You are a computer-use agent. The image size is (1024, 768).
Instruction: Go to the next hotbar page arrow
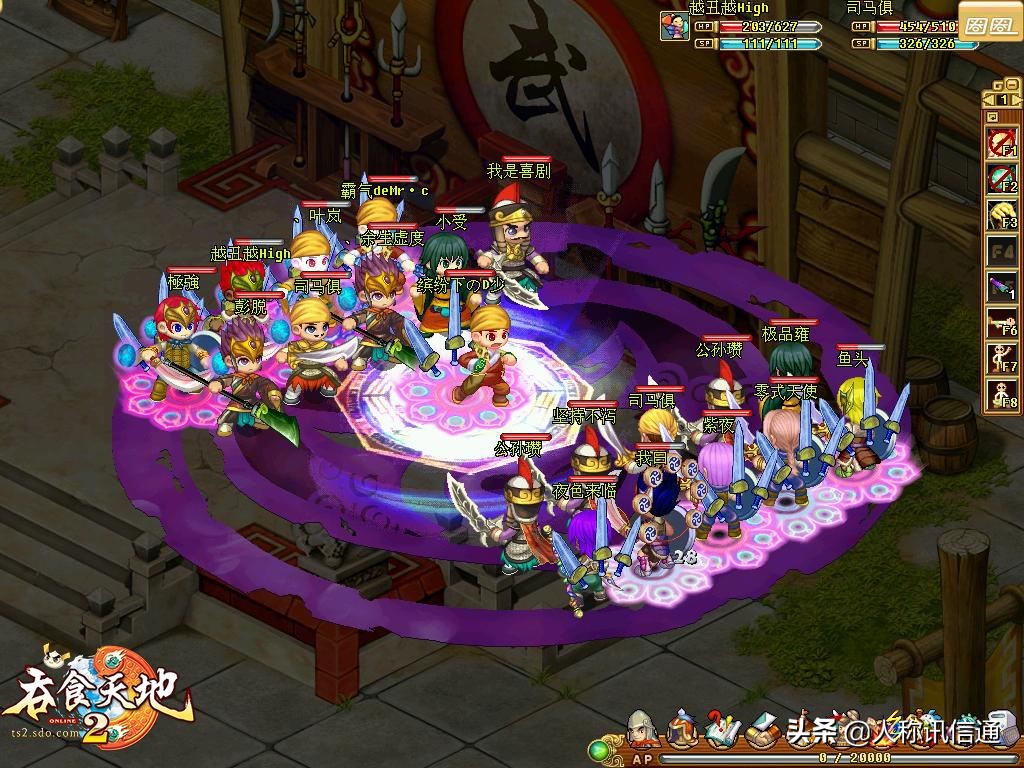point(1014,99)
